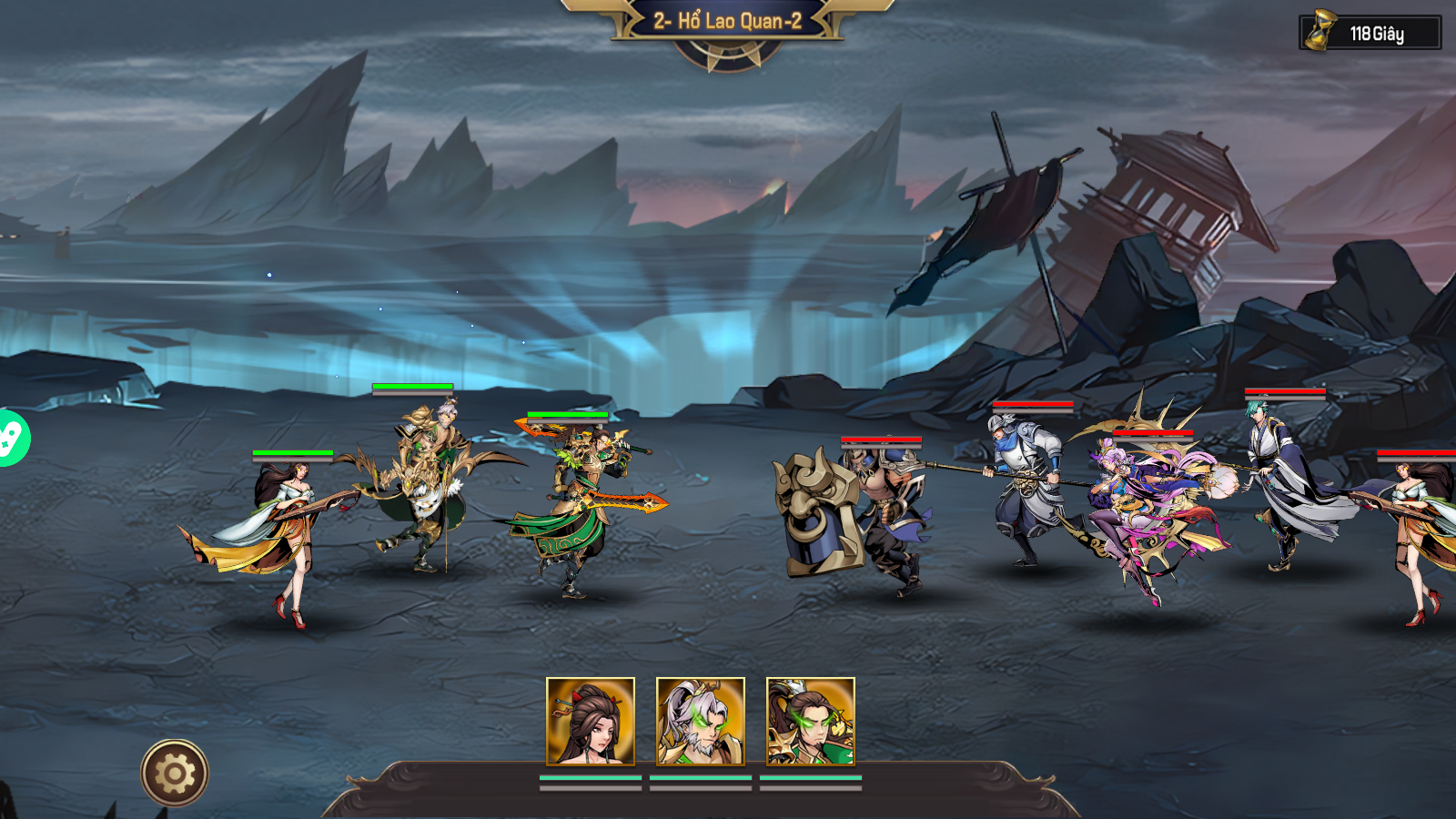Use the green-eyed warrior hero skill portrait
The height and width of the screenshot is (819, 1456).
pos(811,721)
